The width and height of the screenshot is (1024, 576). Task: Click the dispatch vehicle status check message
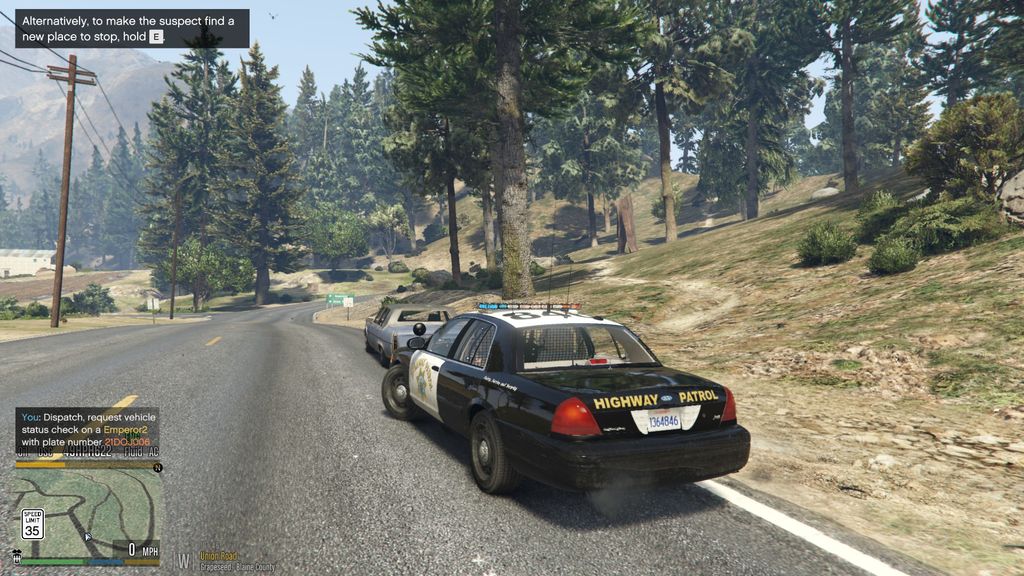coord(86,428)
